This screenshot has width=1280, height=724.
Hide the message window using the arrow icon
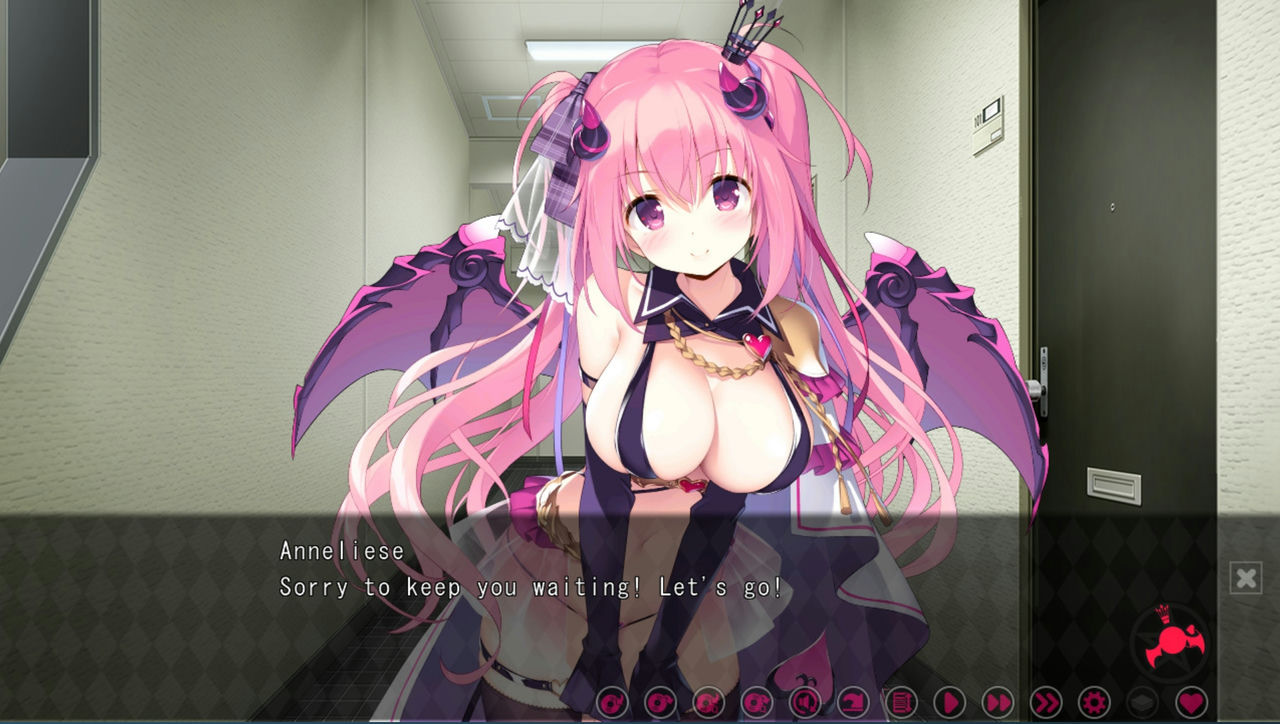click(x=853, y=703)
